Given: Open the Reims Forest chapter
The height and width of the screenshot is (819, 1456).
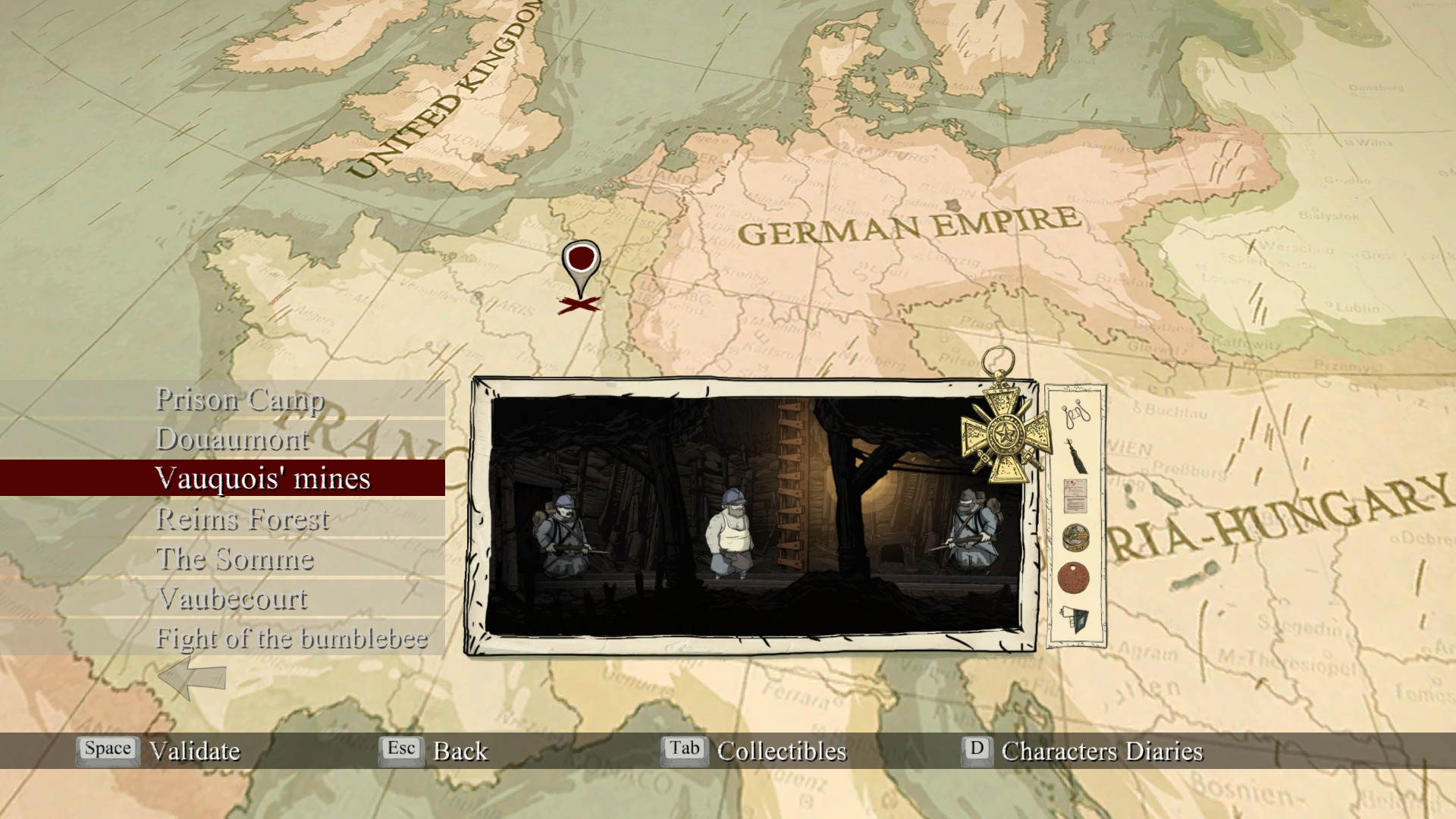Looking at the screenshot, I should [x=242, y=519].
